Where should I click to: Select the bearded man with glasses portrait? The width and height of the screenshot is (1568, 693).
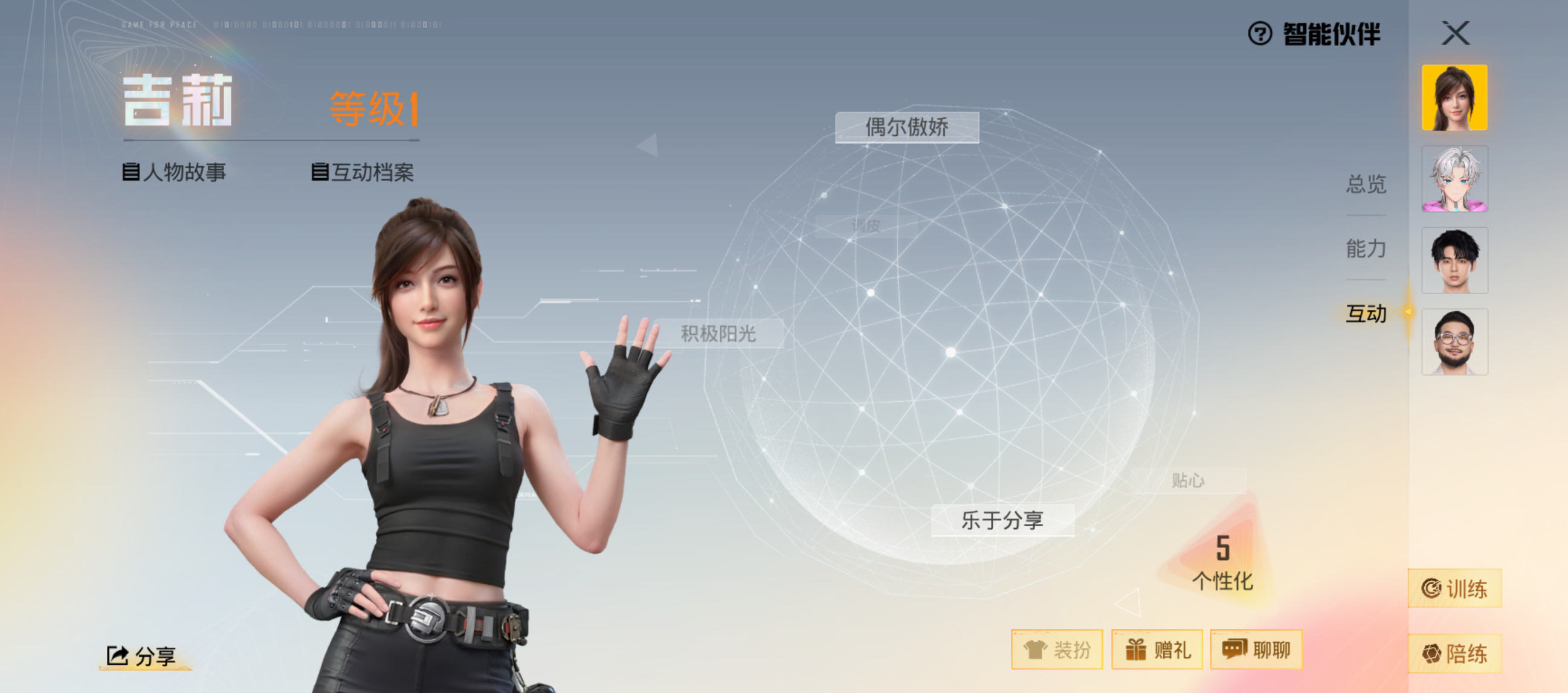(1454, 342)
